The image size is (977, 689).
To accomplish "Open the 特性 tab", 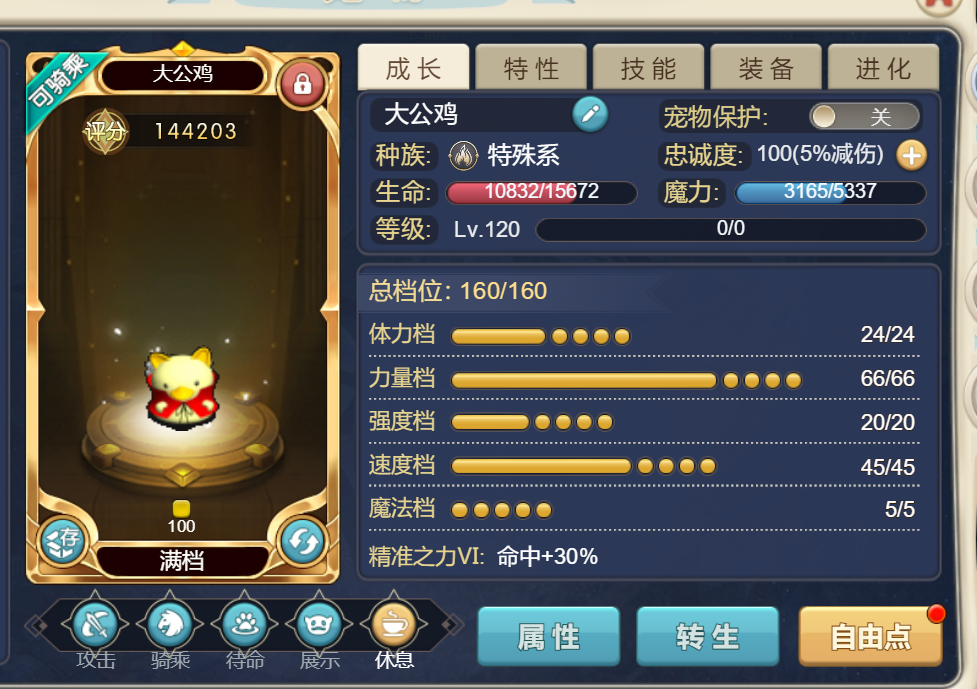I will pos(531,68).
